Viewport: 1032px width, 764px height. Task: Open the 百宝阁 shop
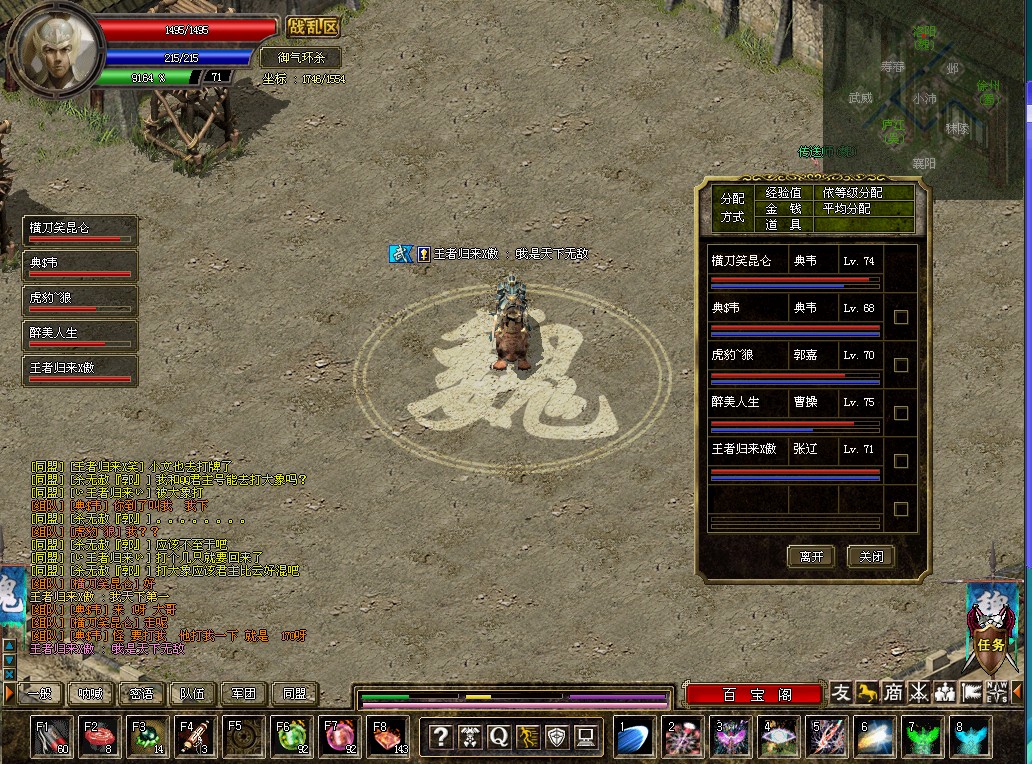(x=755, y=694)
